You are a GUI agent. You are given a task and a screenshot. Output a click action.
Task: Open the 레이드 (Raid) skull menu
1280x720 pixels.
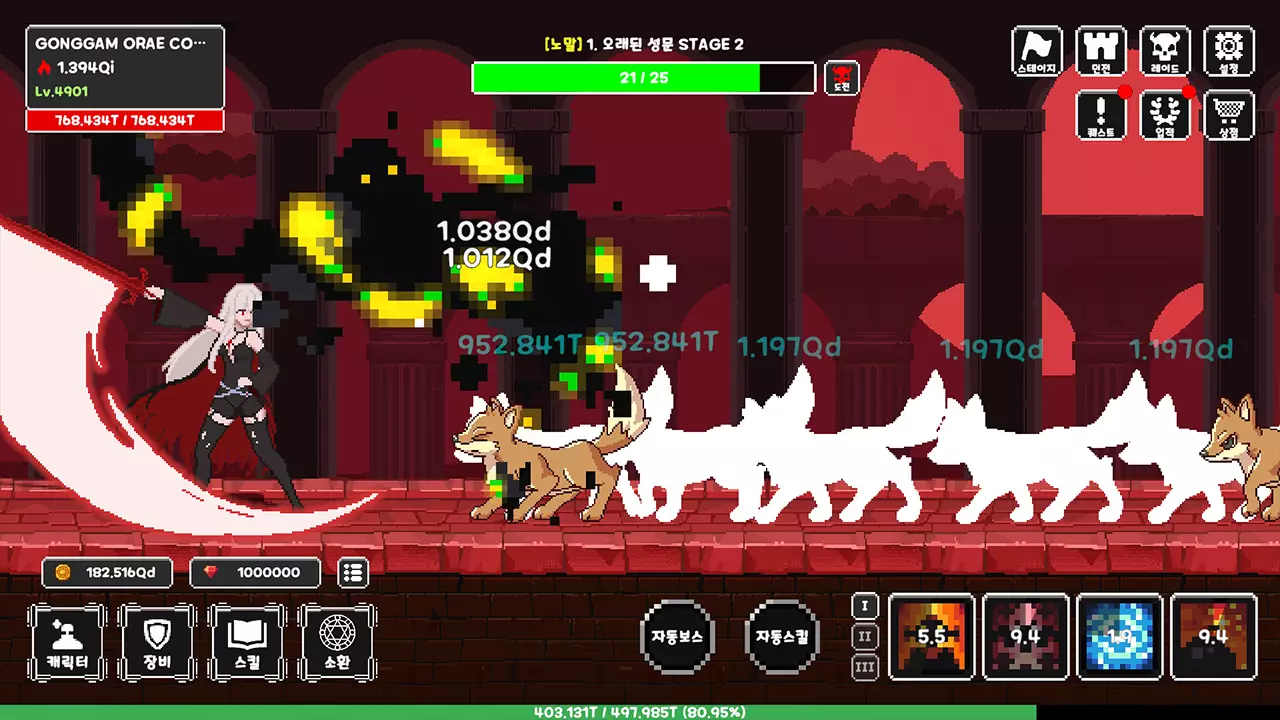tap(1165, 51)
